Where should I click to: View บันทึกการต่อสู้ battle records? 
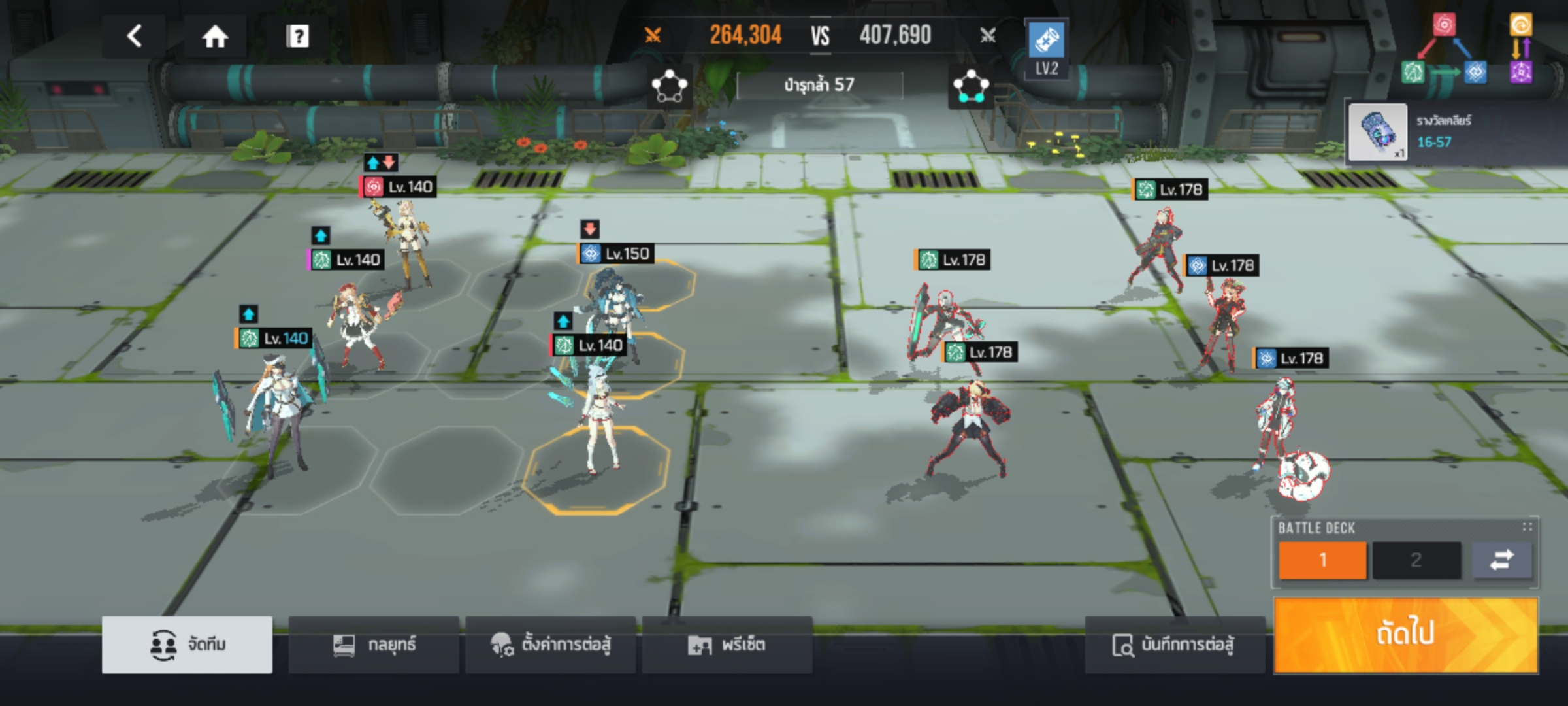tap(1174, 645)
